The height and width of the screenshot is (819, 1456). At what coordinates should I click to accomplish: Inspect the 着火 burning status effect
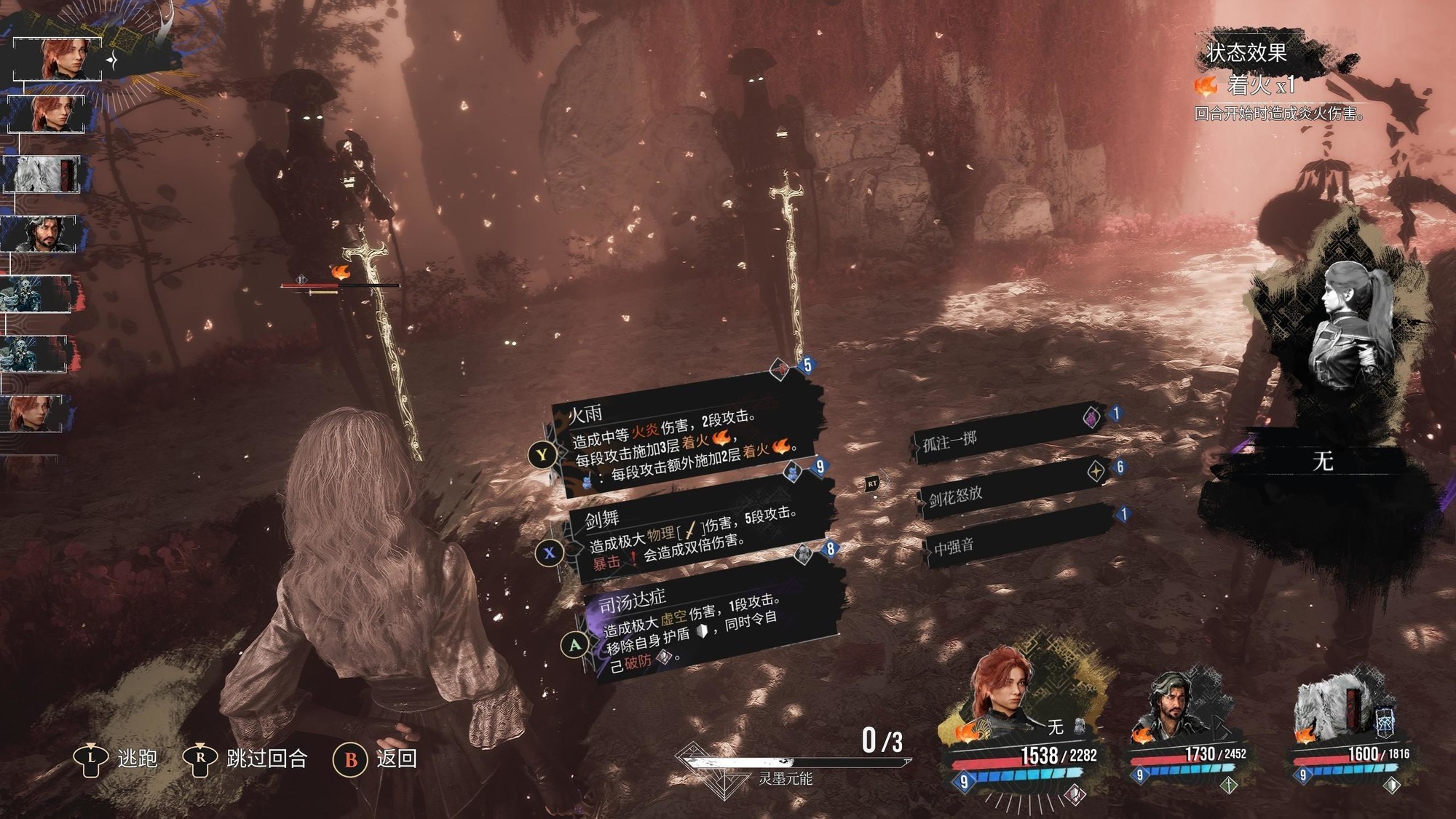1246,86
